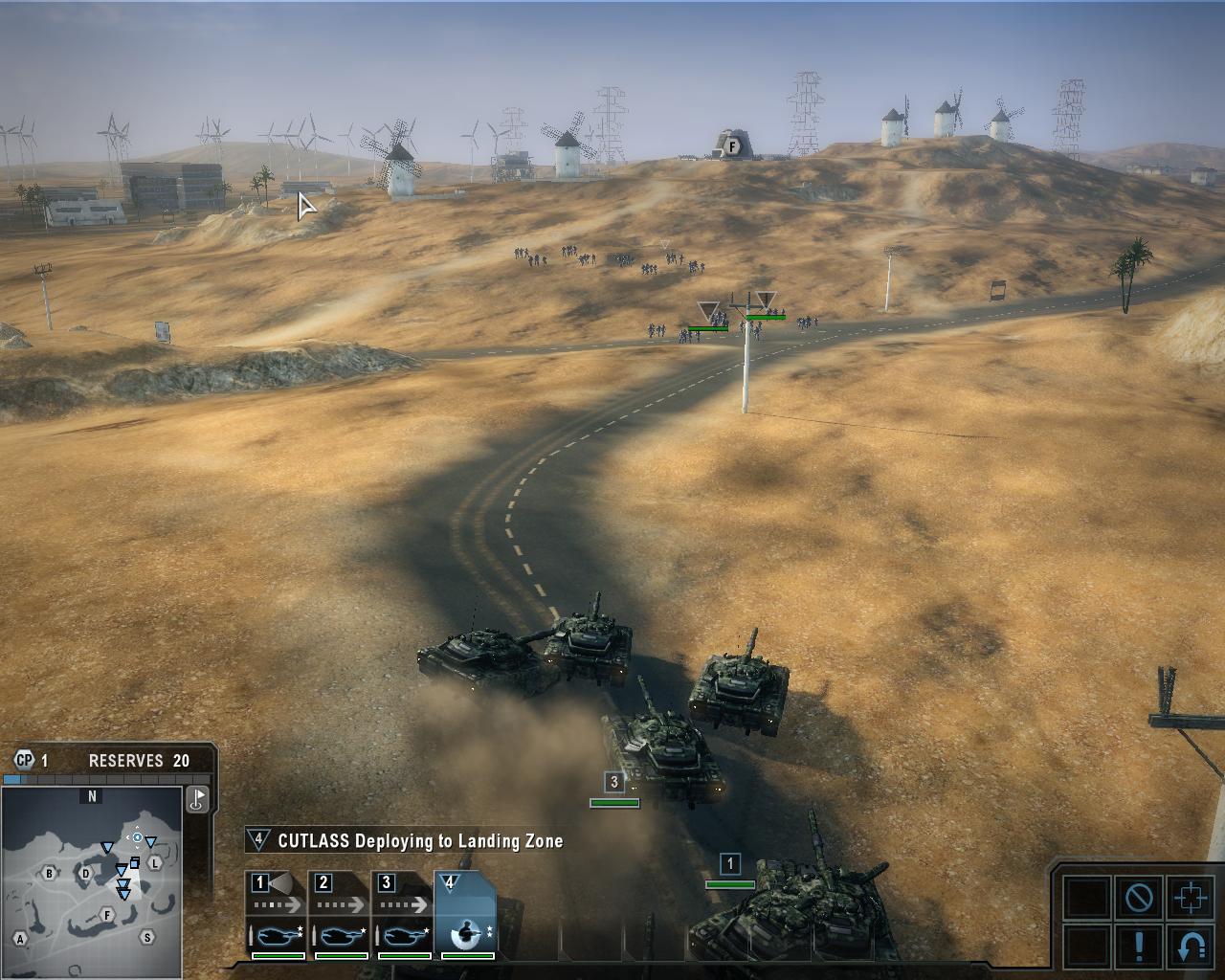The height and width of the screenshot is (980, 1225).
Task: Select tank unit marker numbered 1
Action: [729, 865]
